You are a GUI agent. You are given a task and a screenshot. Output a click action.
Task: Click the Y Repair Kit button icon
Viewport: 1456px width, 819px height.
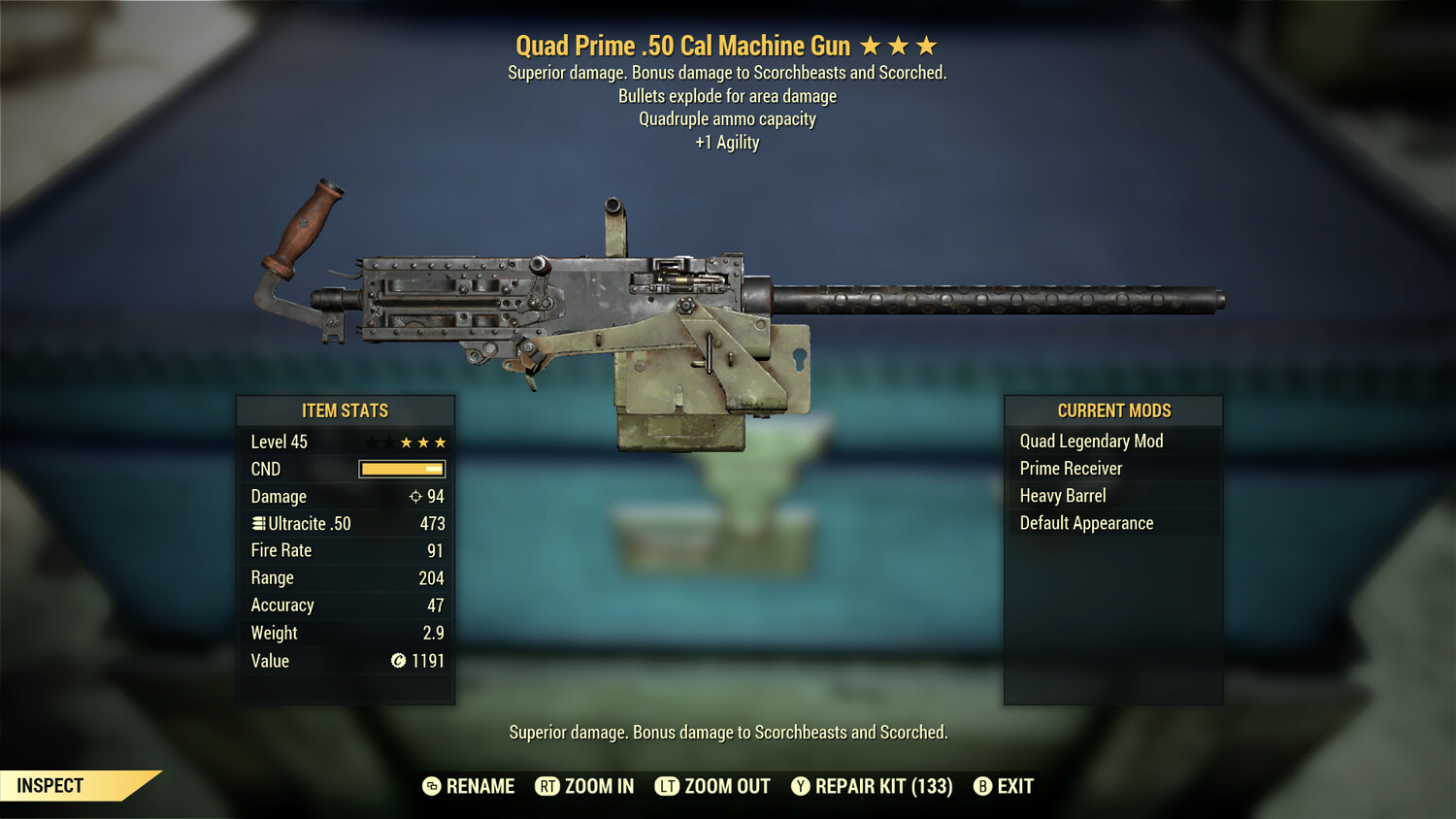[801, 786]
